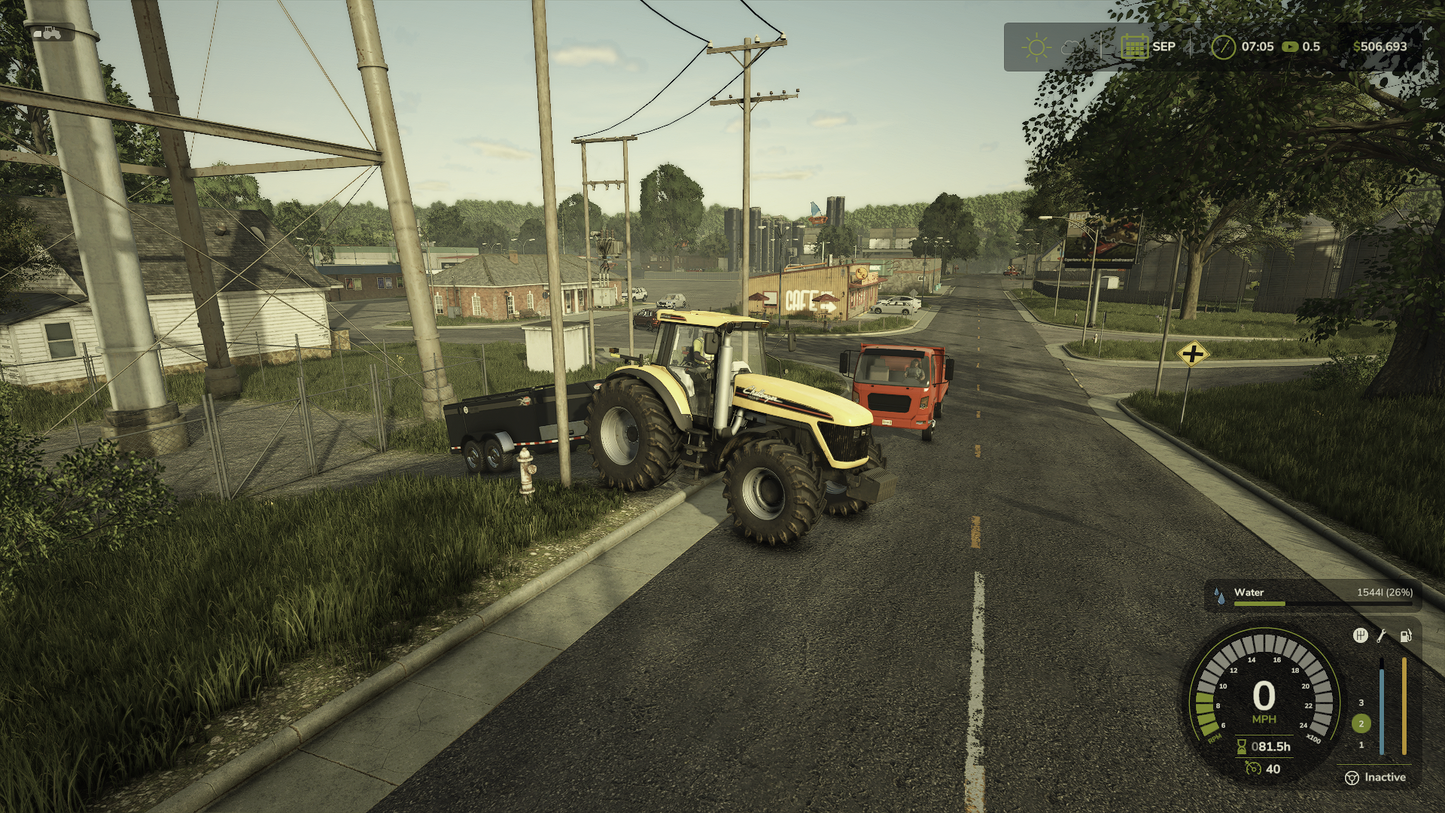Select the highlighted gear 2 indicator
This screenshot has width=1445, height=813.
[x=1360, y=724]
